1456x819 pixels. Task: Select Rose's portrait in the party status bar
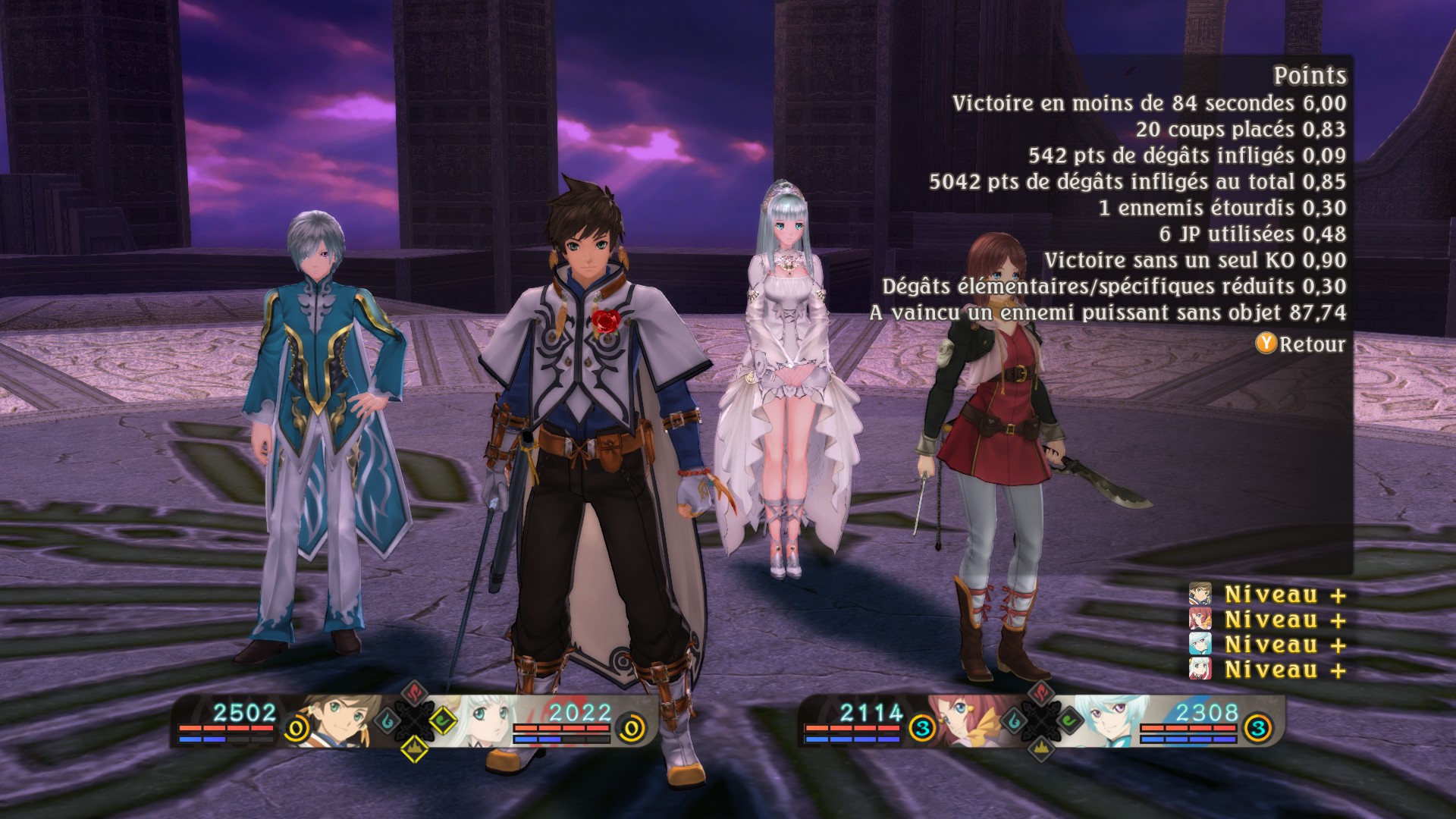(x=957, y=720)
